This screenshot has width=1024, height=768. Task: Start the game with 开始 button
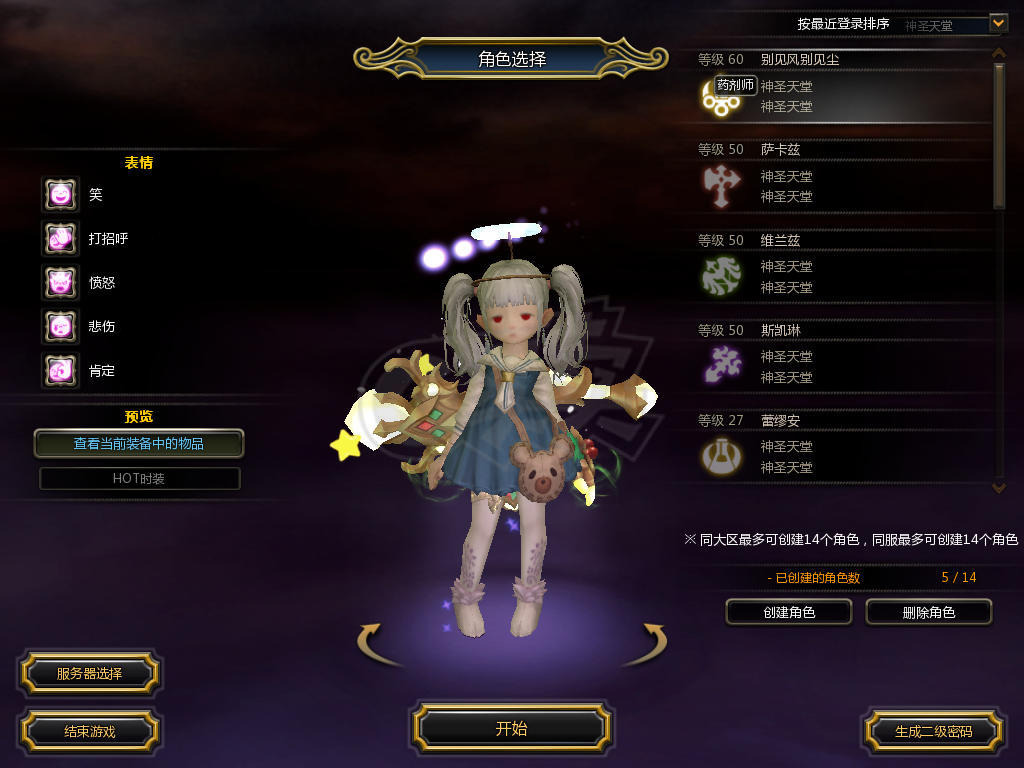(511, 728)
